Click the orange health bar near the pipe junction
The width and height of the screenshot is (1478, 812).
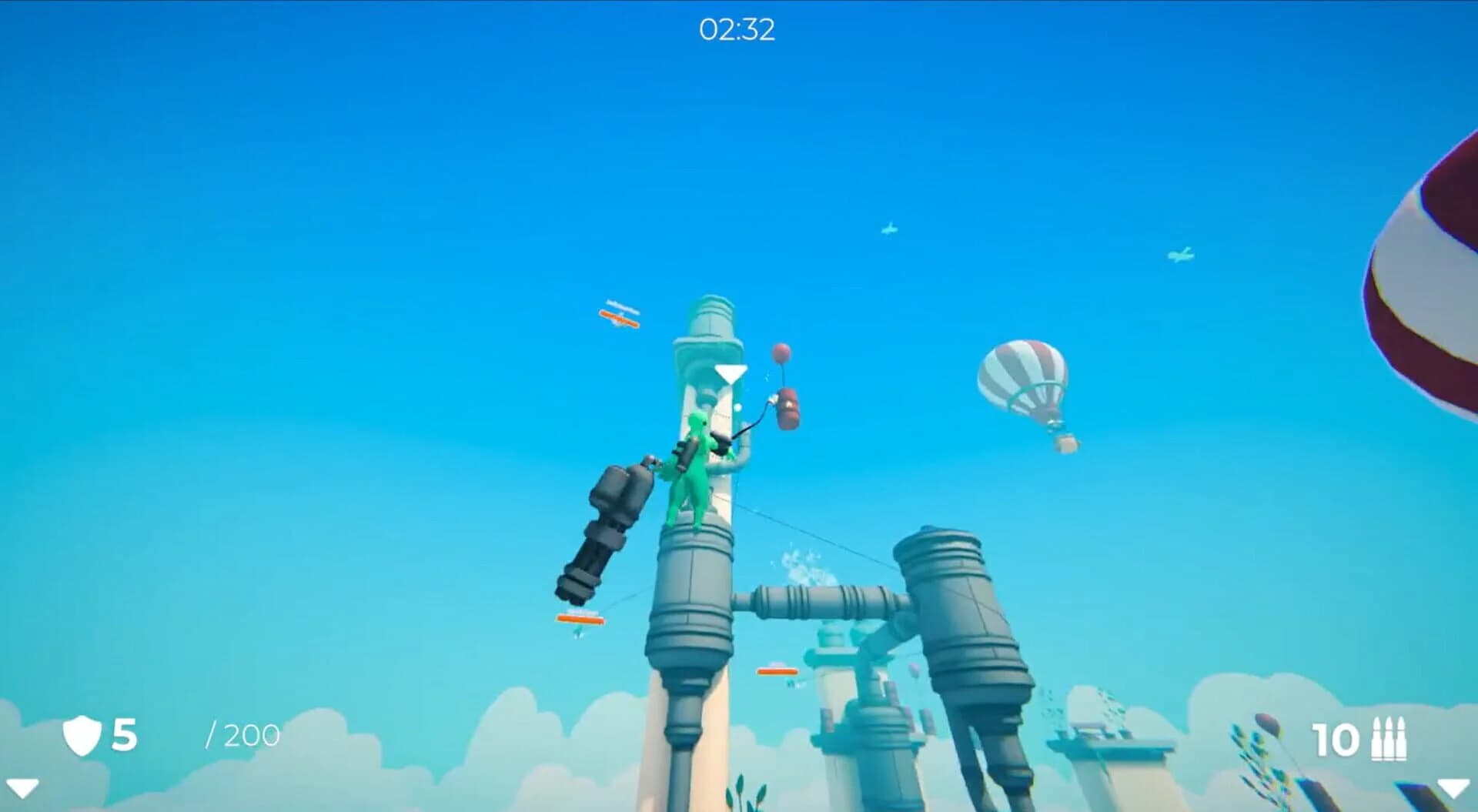pyautogui.click(x=777, y=672)
